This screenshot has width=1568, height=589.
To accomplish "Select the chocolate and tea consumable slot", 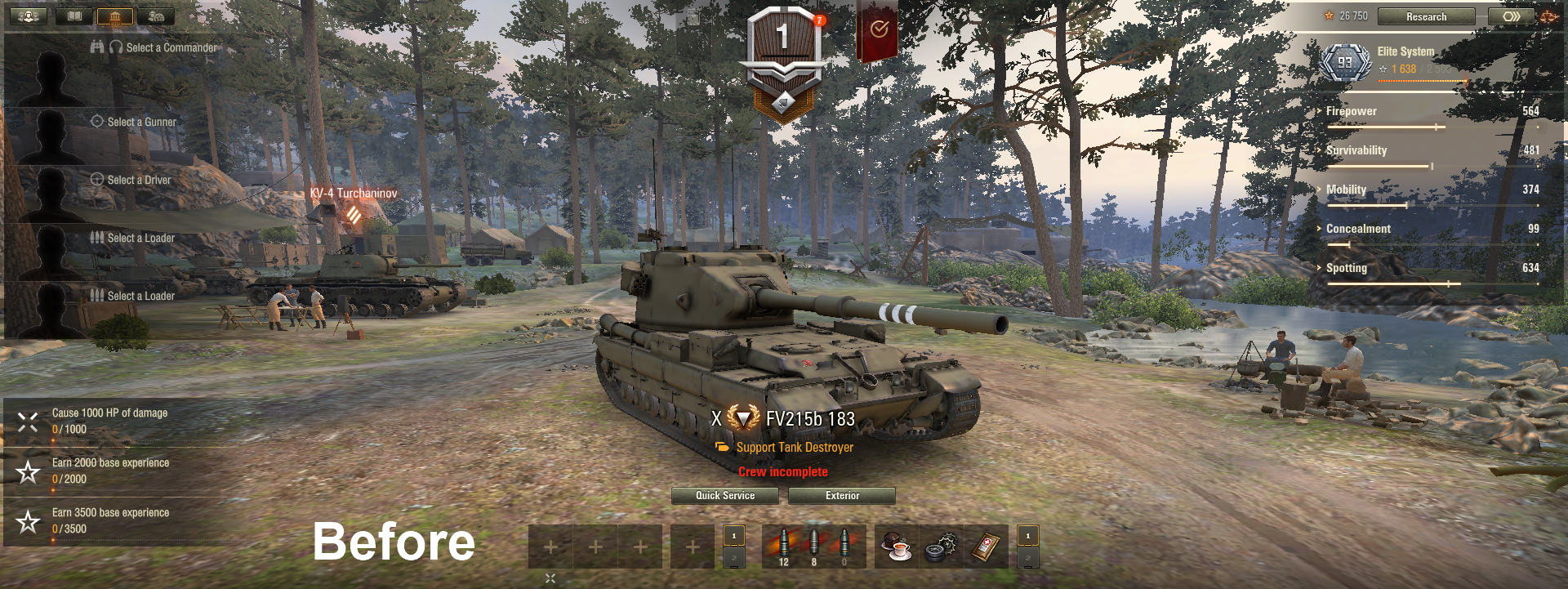I will (x=897, y=547).
